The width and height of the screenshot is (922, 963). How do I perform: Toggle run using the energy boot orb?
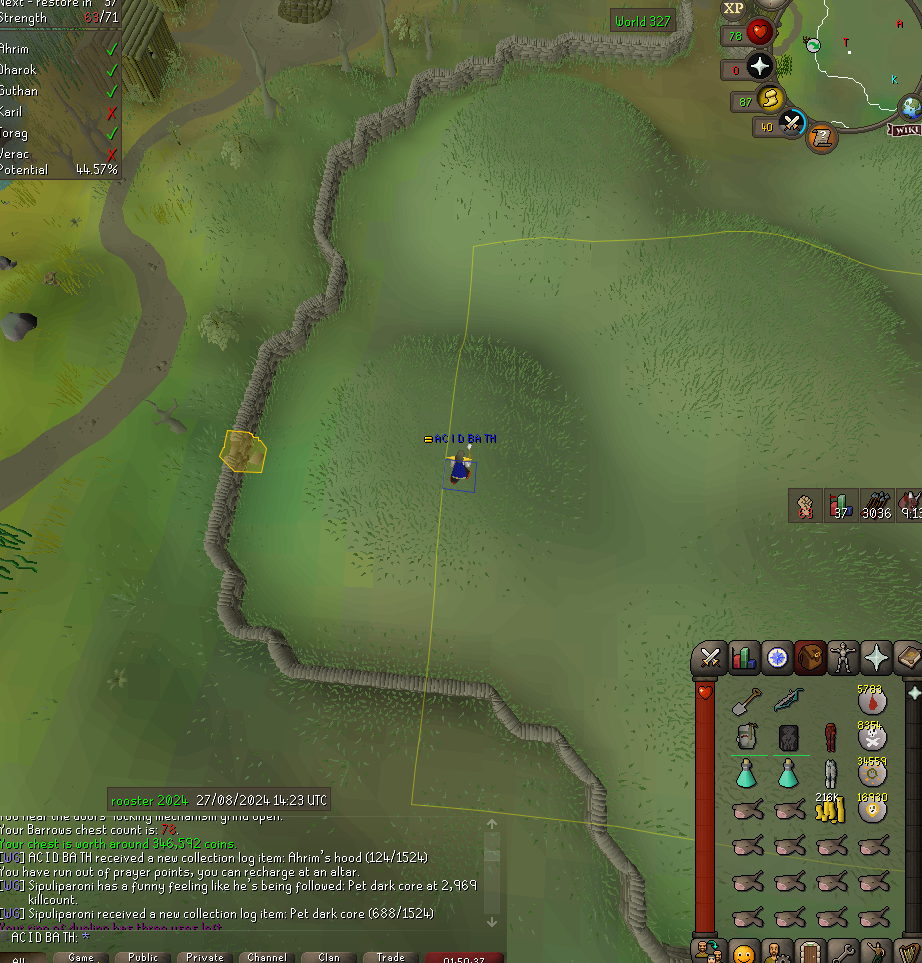[x=770, y=99]
